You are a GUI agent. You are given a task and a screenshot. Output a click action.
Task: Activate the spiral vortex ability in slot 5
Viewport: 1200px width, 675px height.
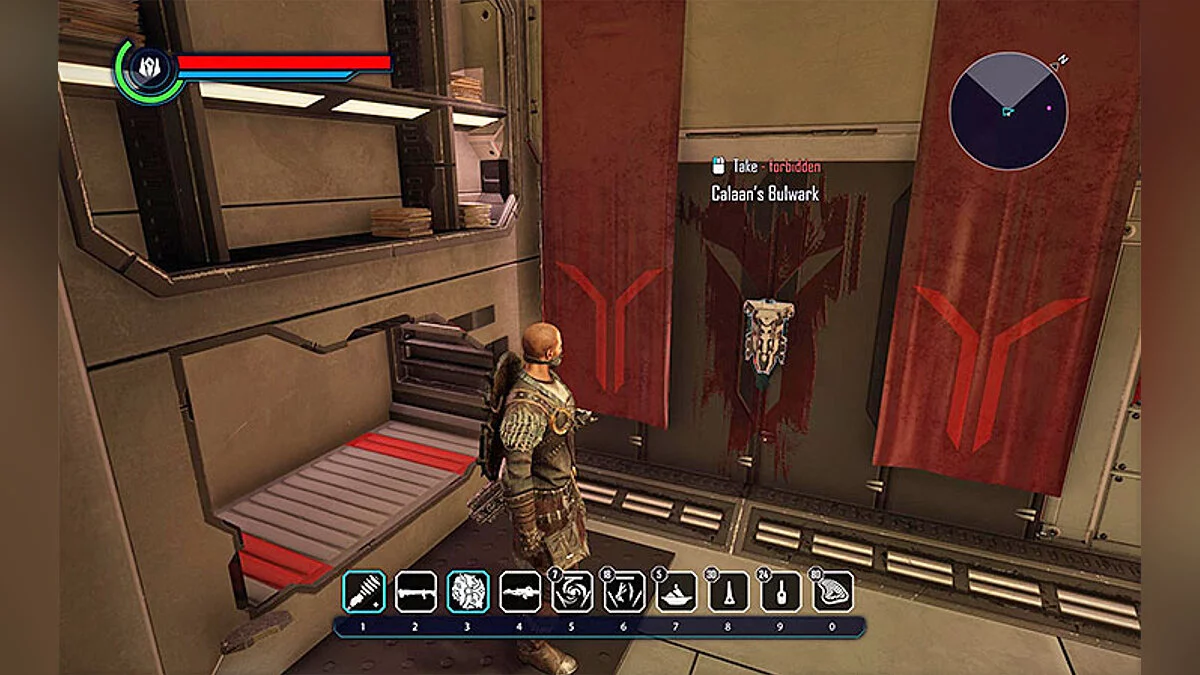[572, 591]
